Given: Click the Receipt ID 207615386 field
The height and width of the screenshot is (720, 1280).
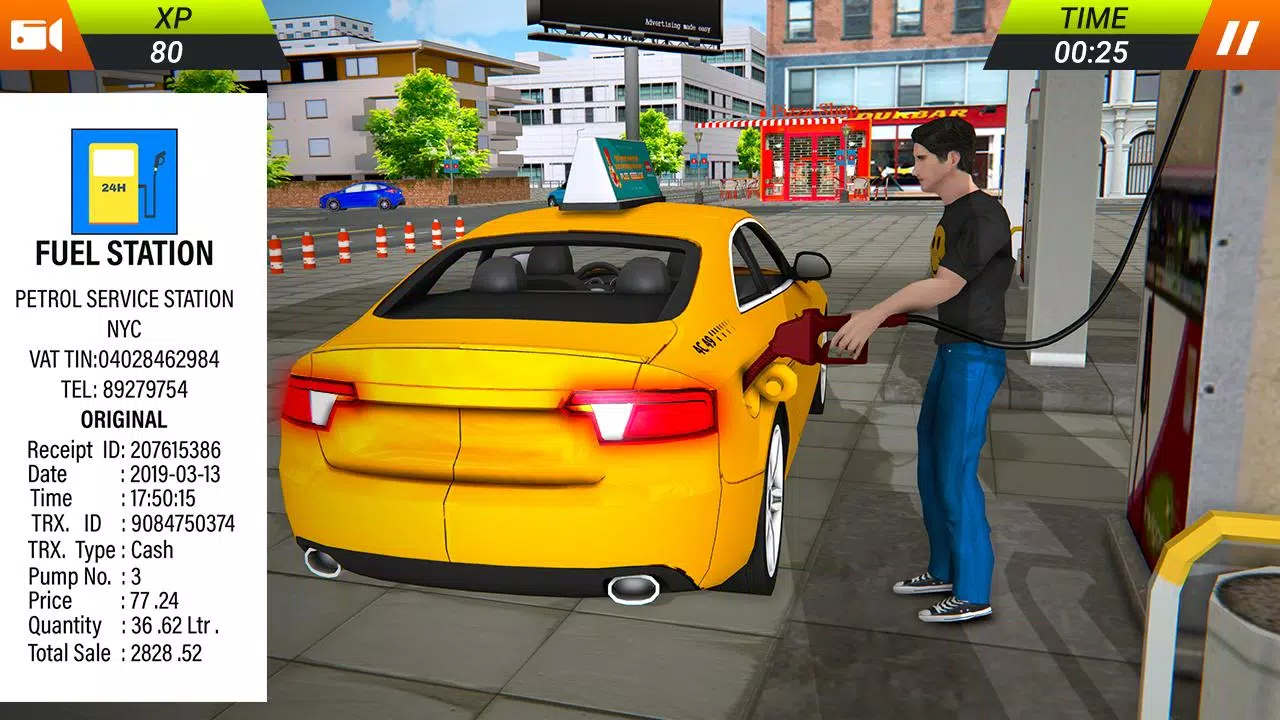Looking at the screenshot, I should pos(125,448).
